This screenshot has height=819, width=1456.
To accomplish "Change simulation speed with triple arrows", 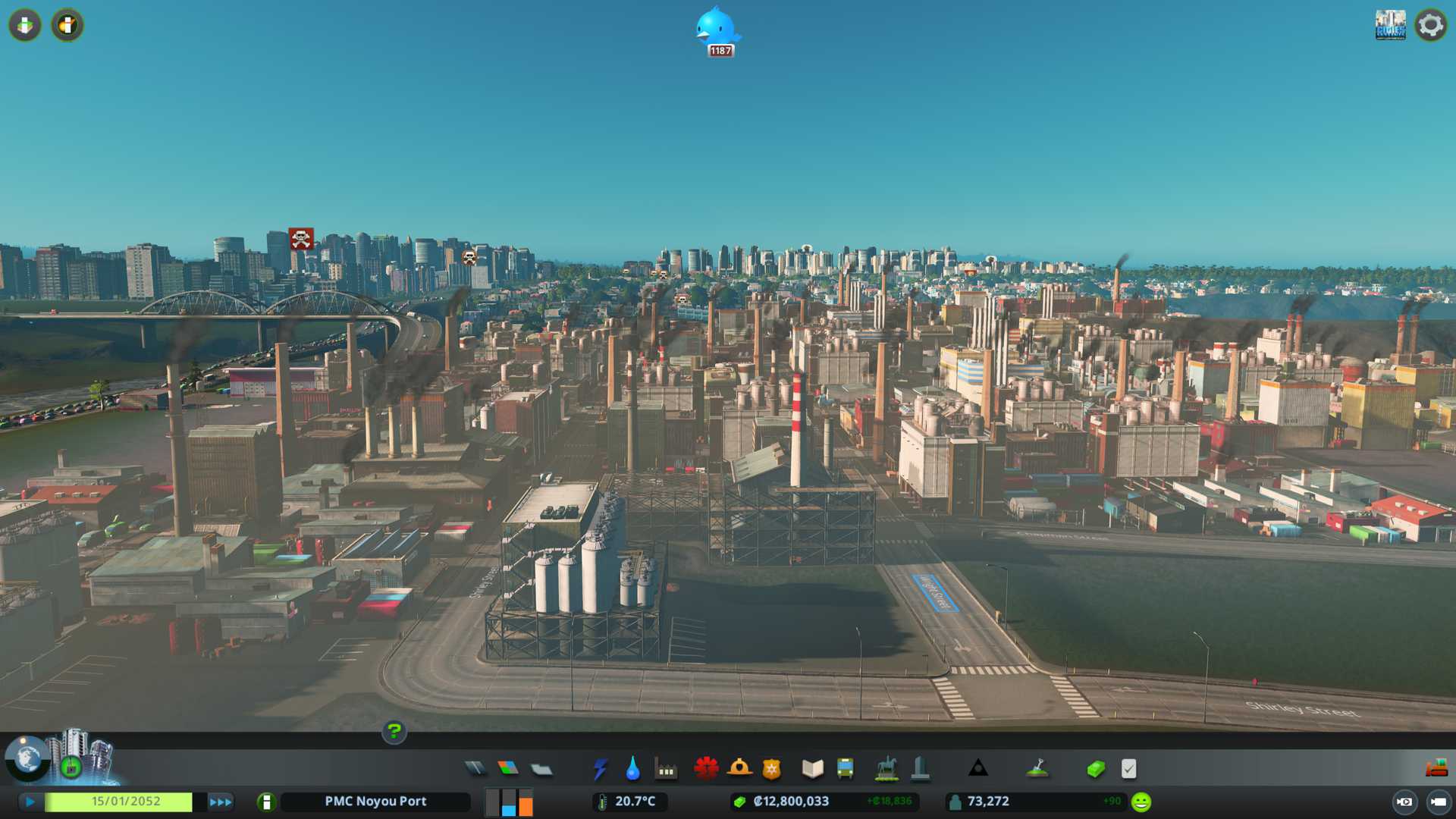I will pyautogui.click(x=221, y=802).
